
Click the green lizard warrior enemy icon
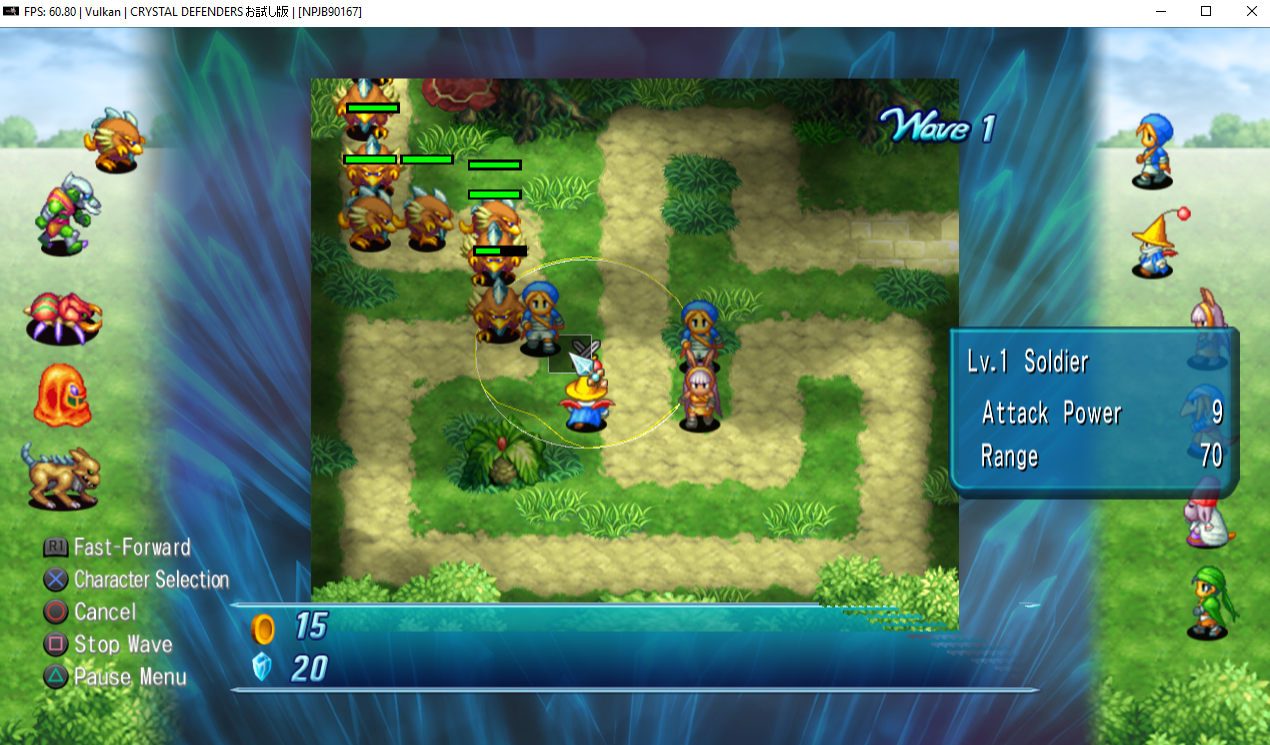coord(66,214)
